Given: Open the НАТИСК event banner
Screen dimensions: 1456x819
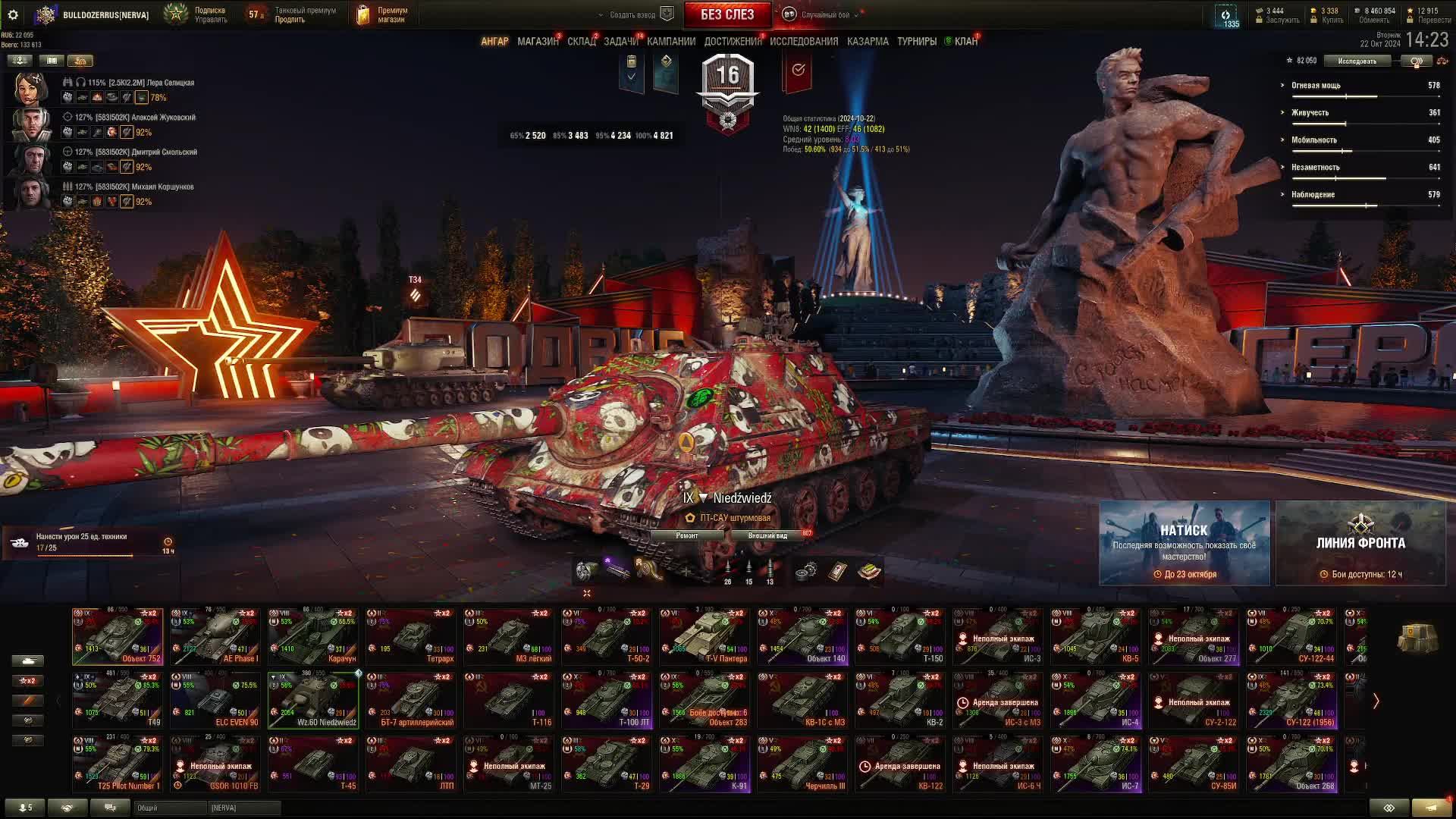Looking at the screenshot, I should (x=1184, y=543).
